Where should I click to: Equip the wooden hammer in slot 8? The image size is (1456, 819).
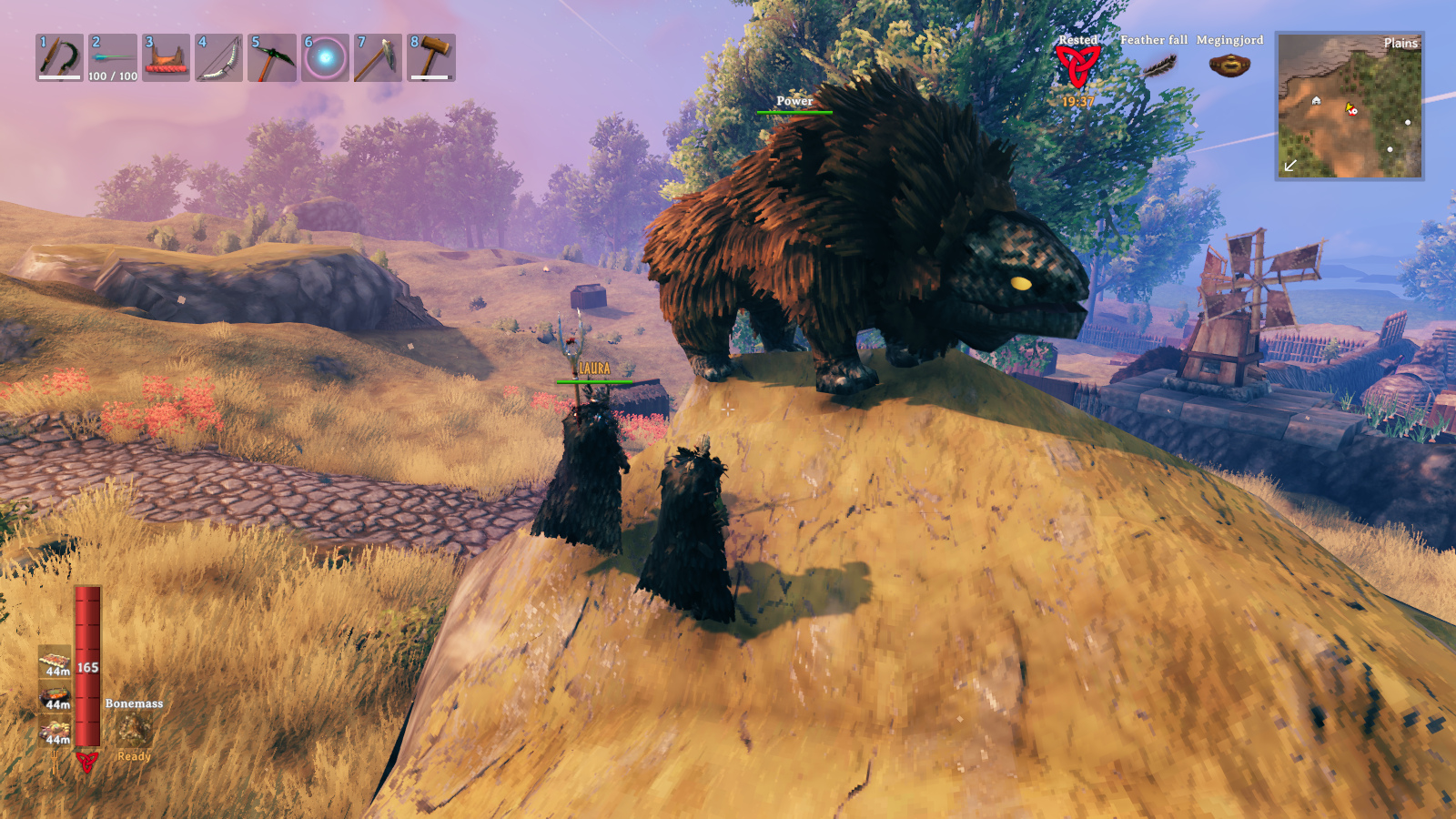coord(431,57)
